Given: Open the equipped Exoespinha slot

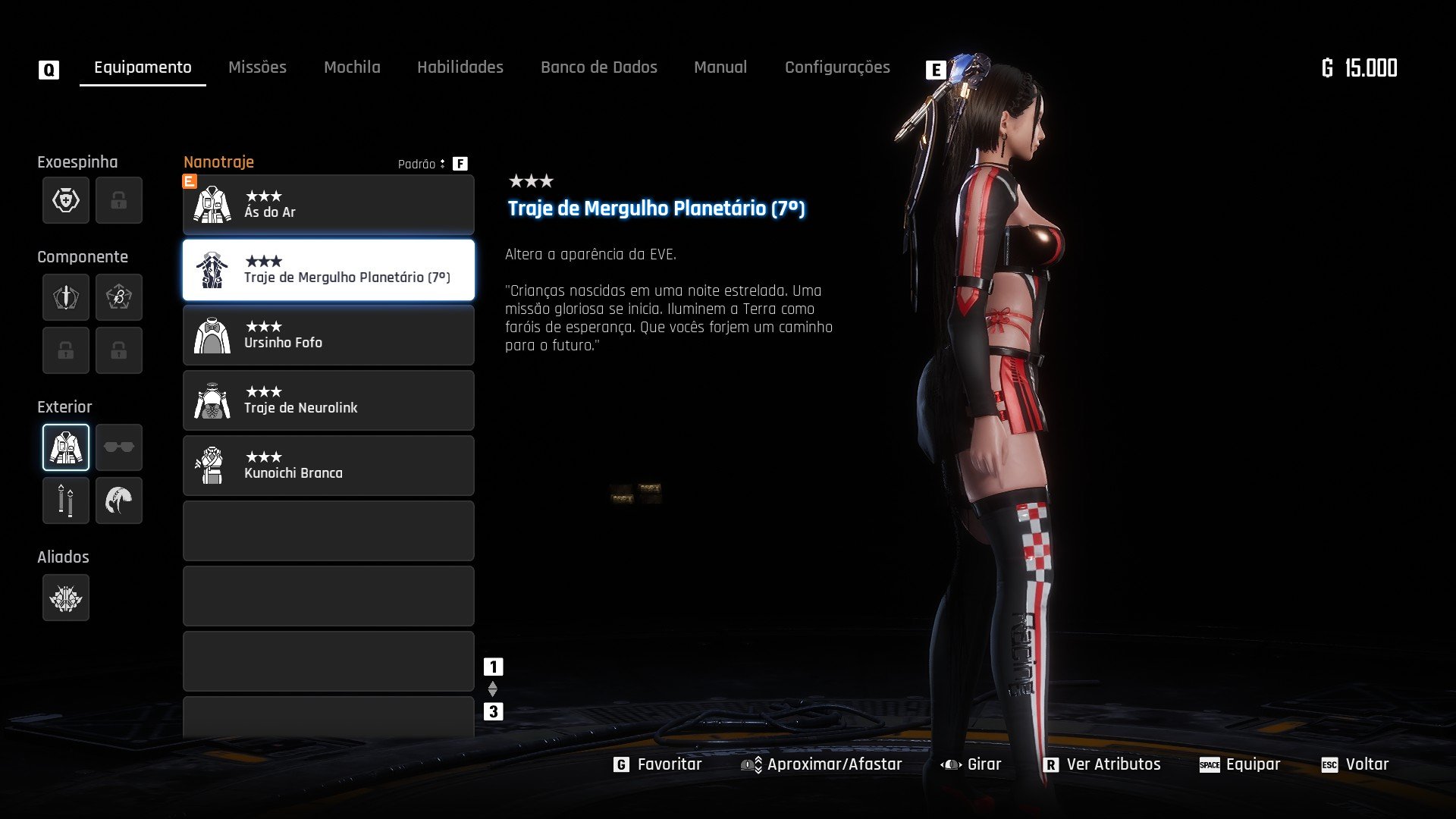Looking at the screenshot, I should (x=66, y=200).
